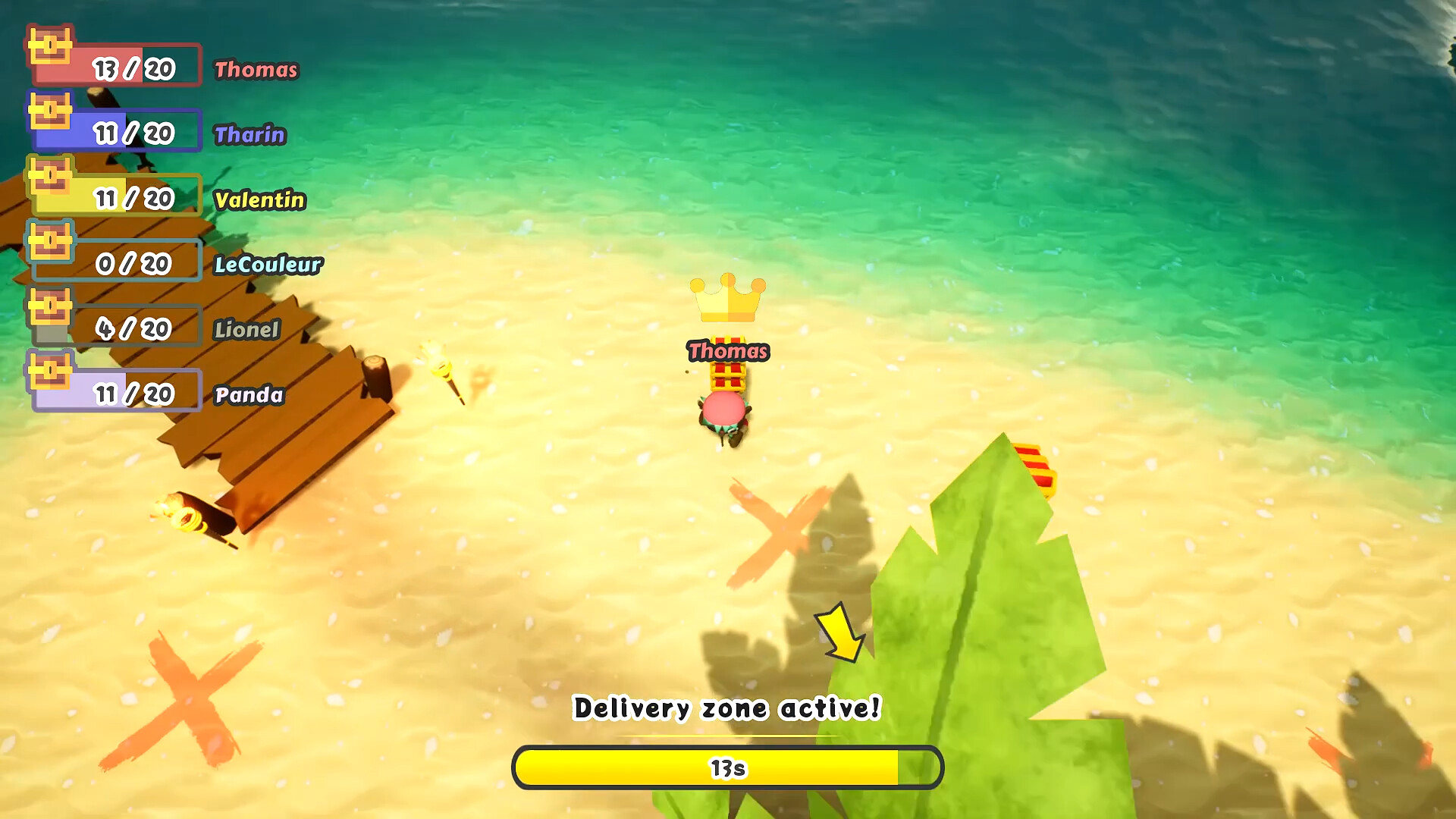Image resolution: width=1456 pixels, height=819 pixels.
Task: Click the chest icon on LeCouleur's row
Action: point(49,245)
